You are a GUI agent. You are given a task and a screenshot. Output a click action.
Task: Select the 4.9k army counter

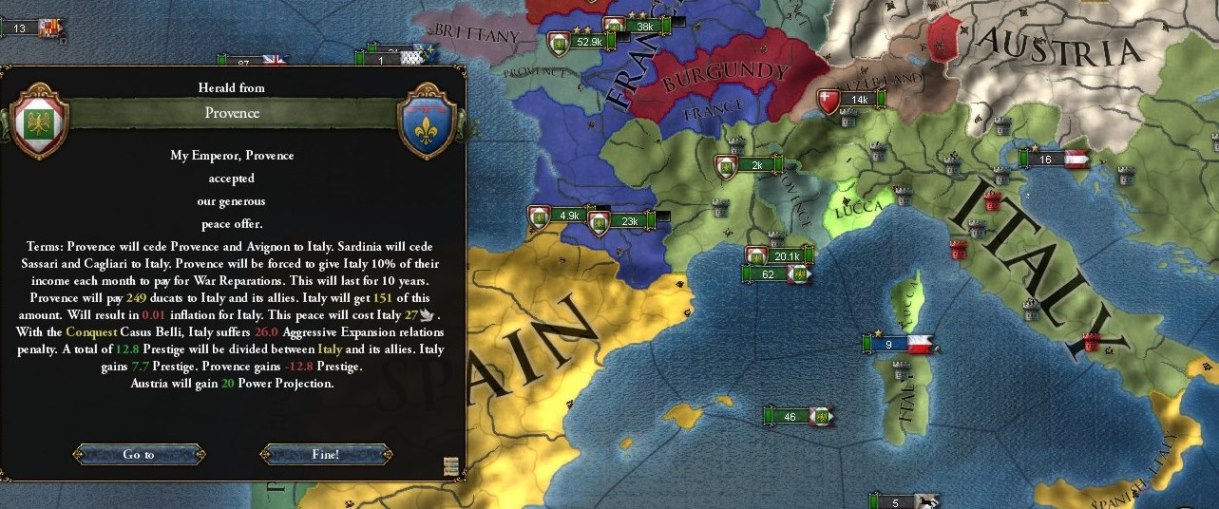coord(569,215)
